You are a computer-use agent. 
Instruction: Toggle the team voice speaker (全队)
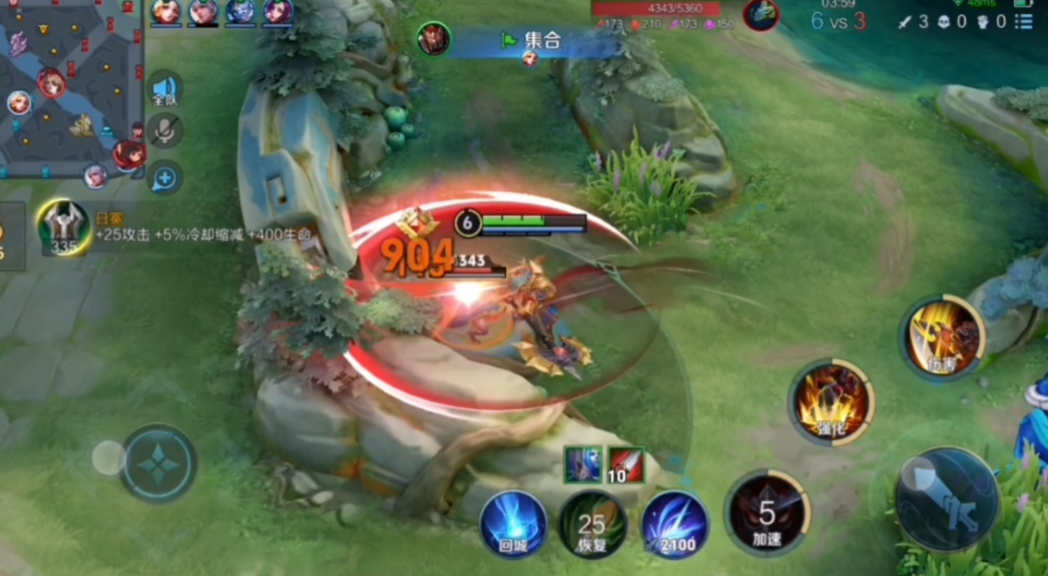(x=166, y=91)
